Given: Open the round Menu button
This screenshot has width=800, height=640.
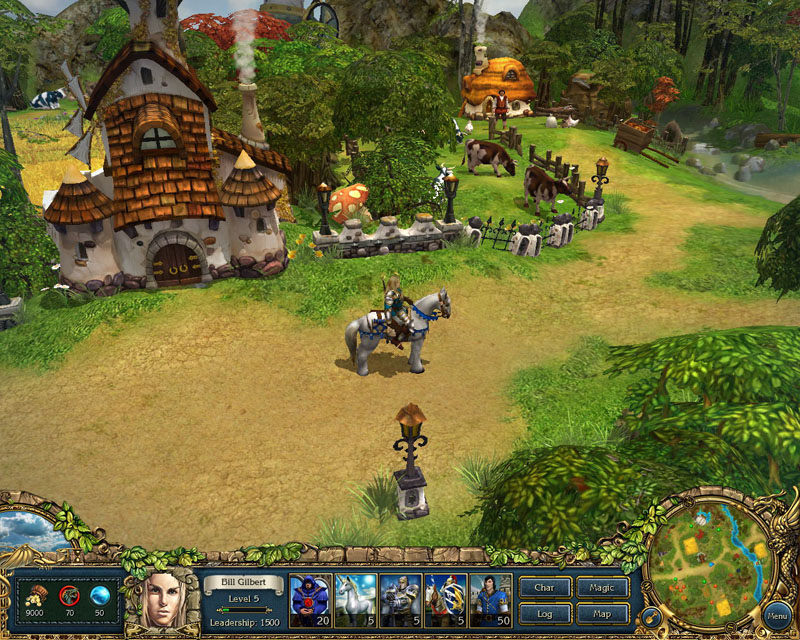Looking at the screenshot, I should (x=776, y=614).
